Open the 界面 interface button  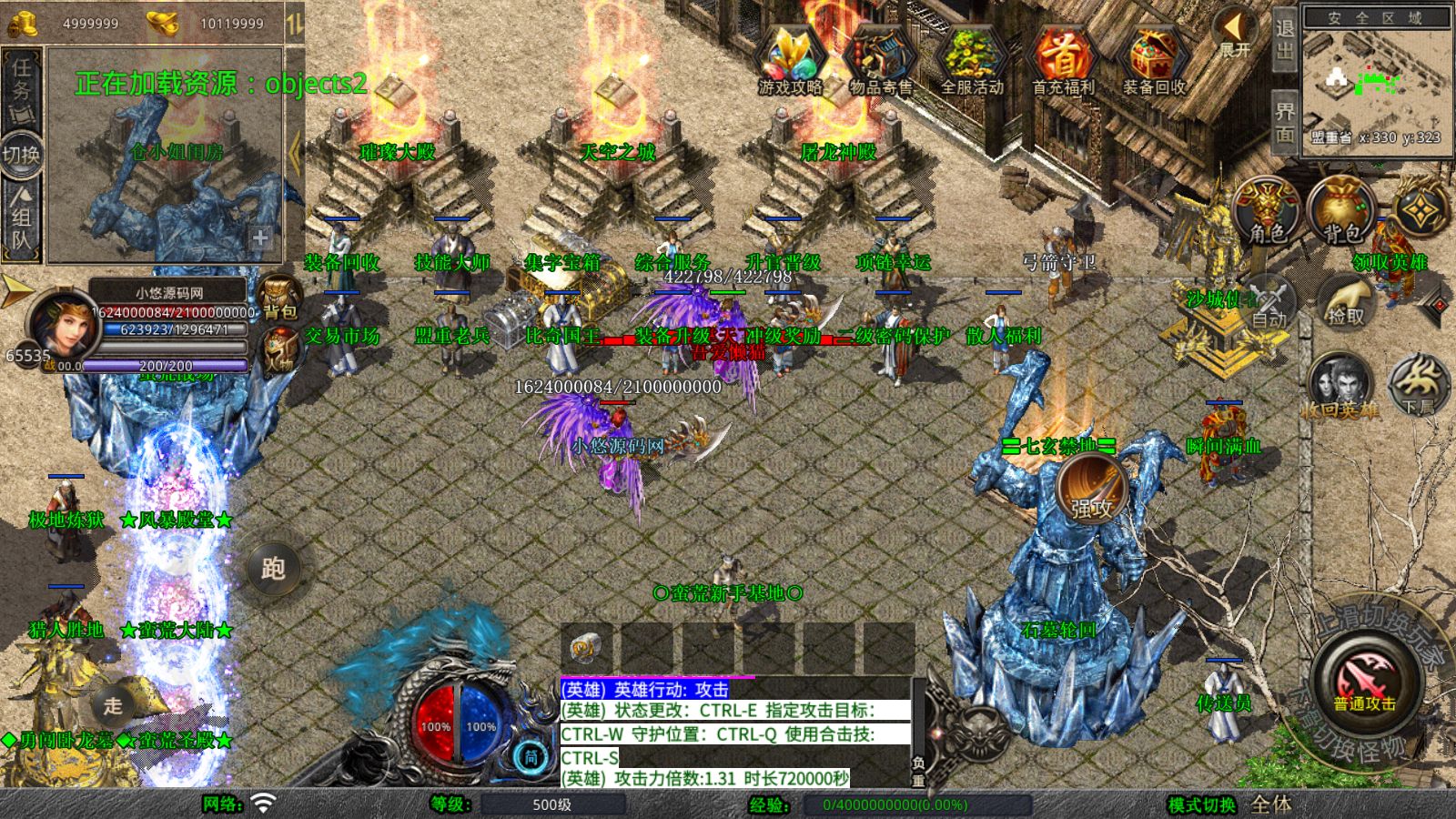(x=1284, y=121)
